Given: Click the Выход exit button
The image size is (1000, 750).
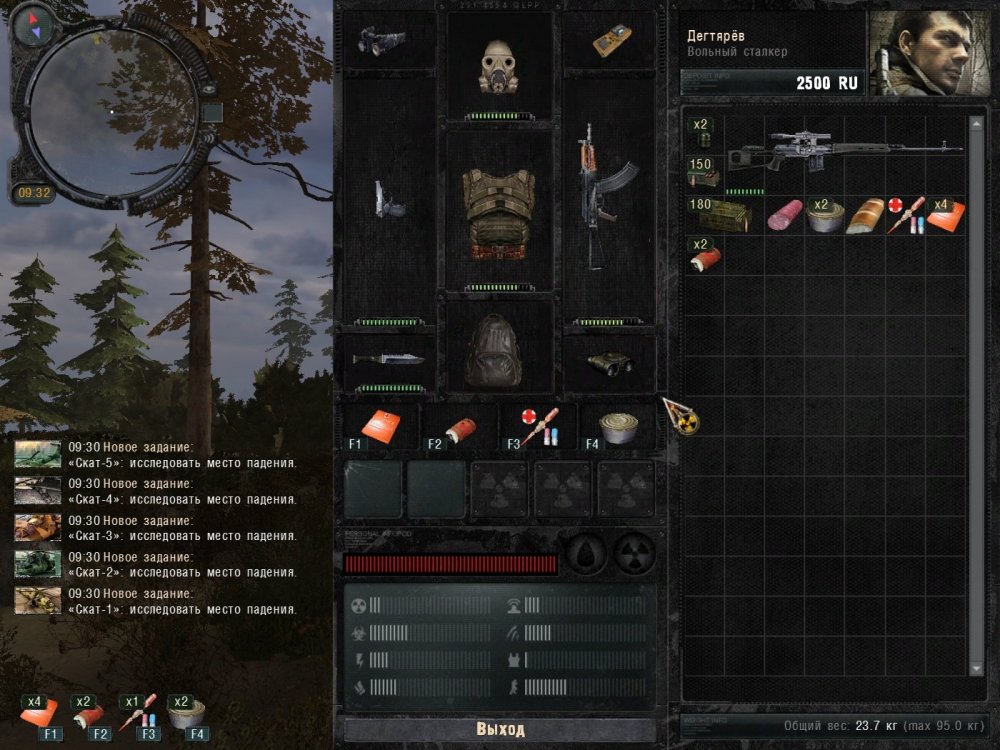Looking at the screenshot, I should point(500,729).
